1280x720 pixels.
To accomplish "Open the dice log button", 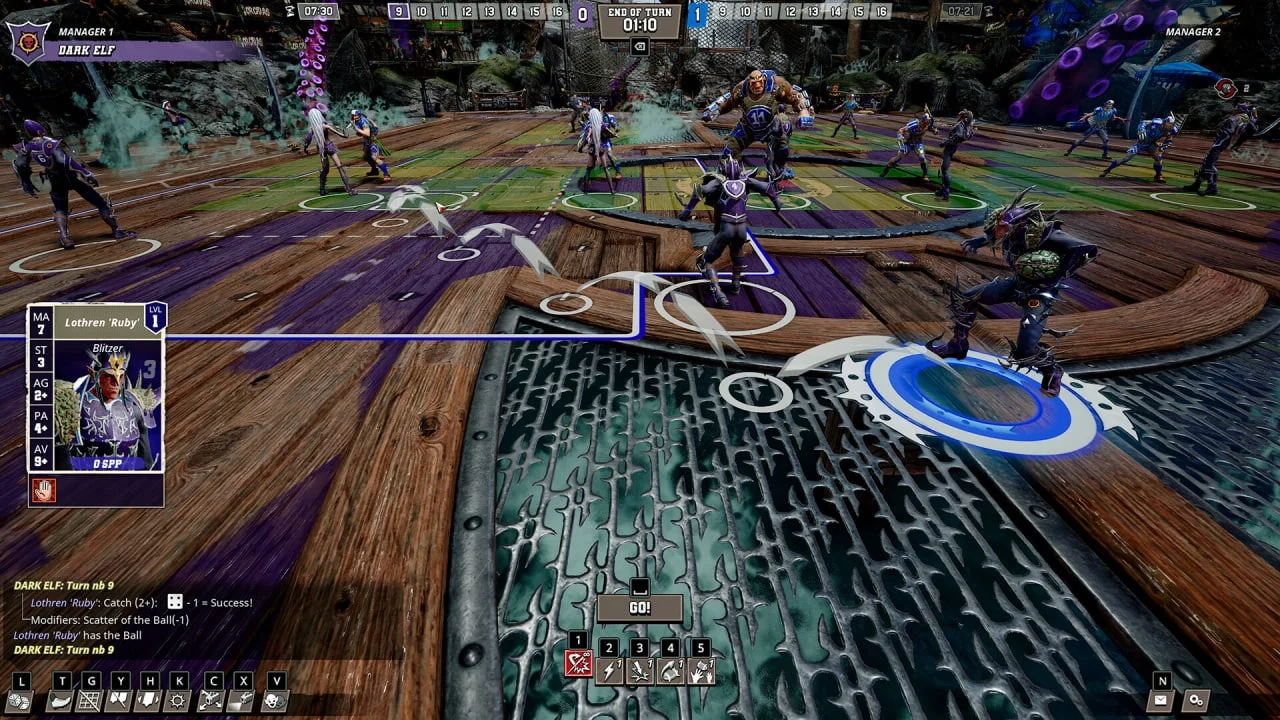I will pyautogui.click(x=19, y=701).
